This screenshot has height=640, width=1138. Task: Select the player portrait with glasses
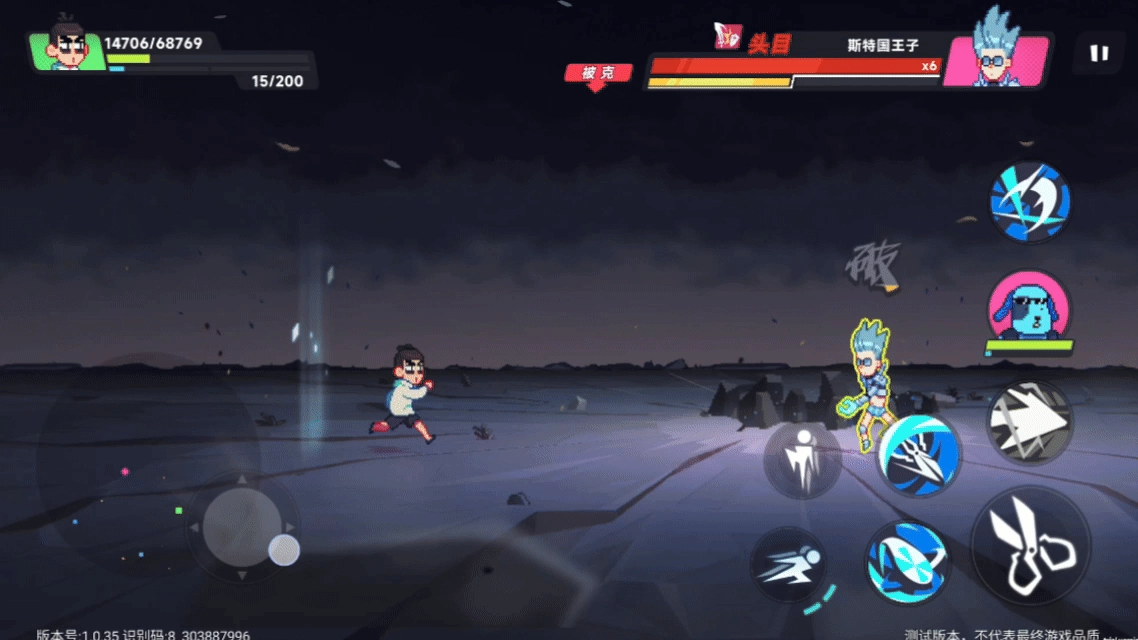[x=68, y=48]
